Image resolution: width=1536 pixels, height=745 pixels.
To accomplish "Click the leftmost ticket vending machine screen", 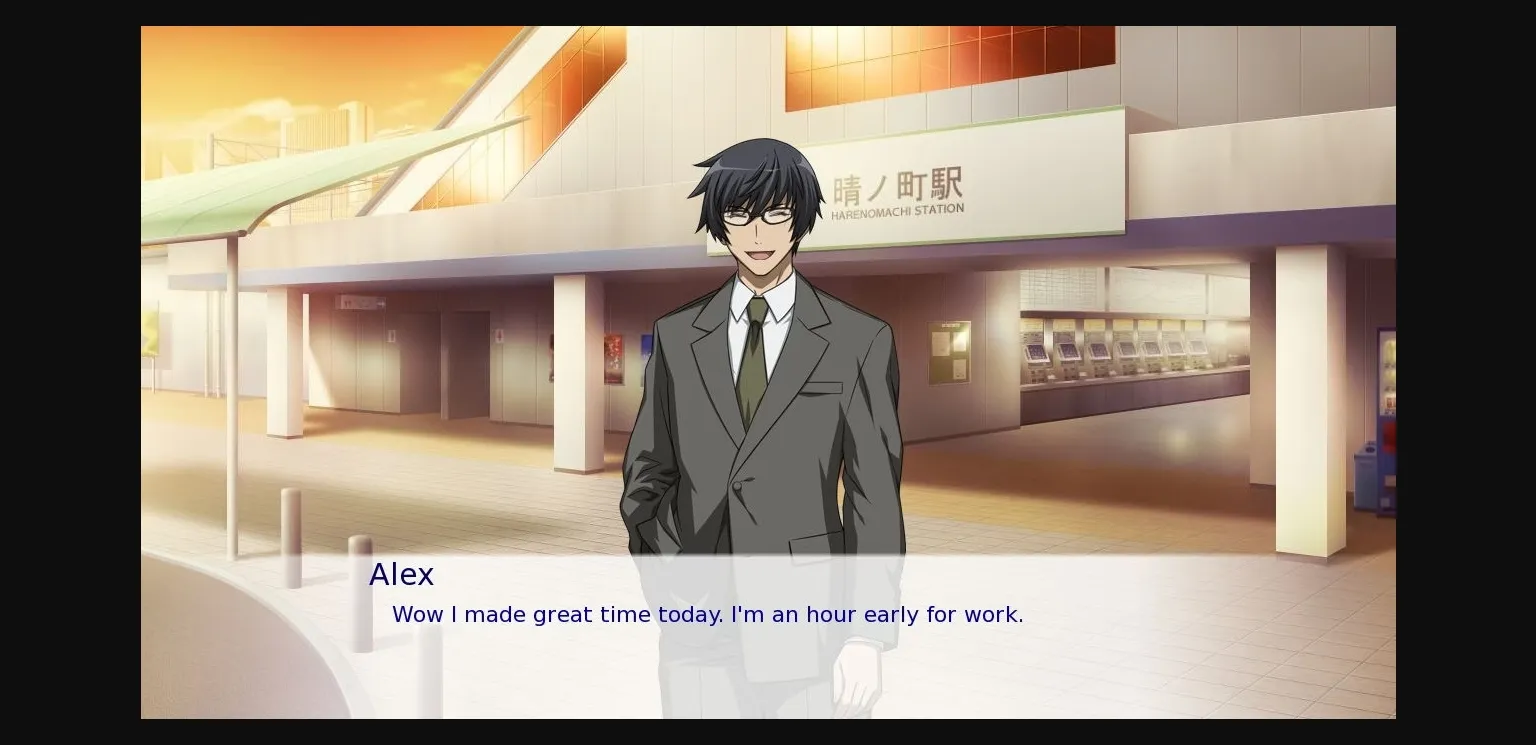I will pos(1037,350).
